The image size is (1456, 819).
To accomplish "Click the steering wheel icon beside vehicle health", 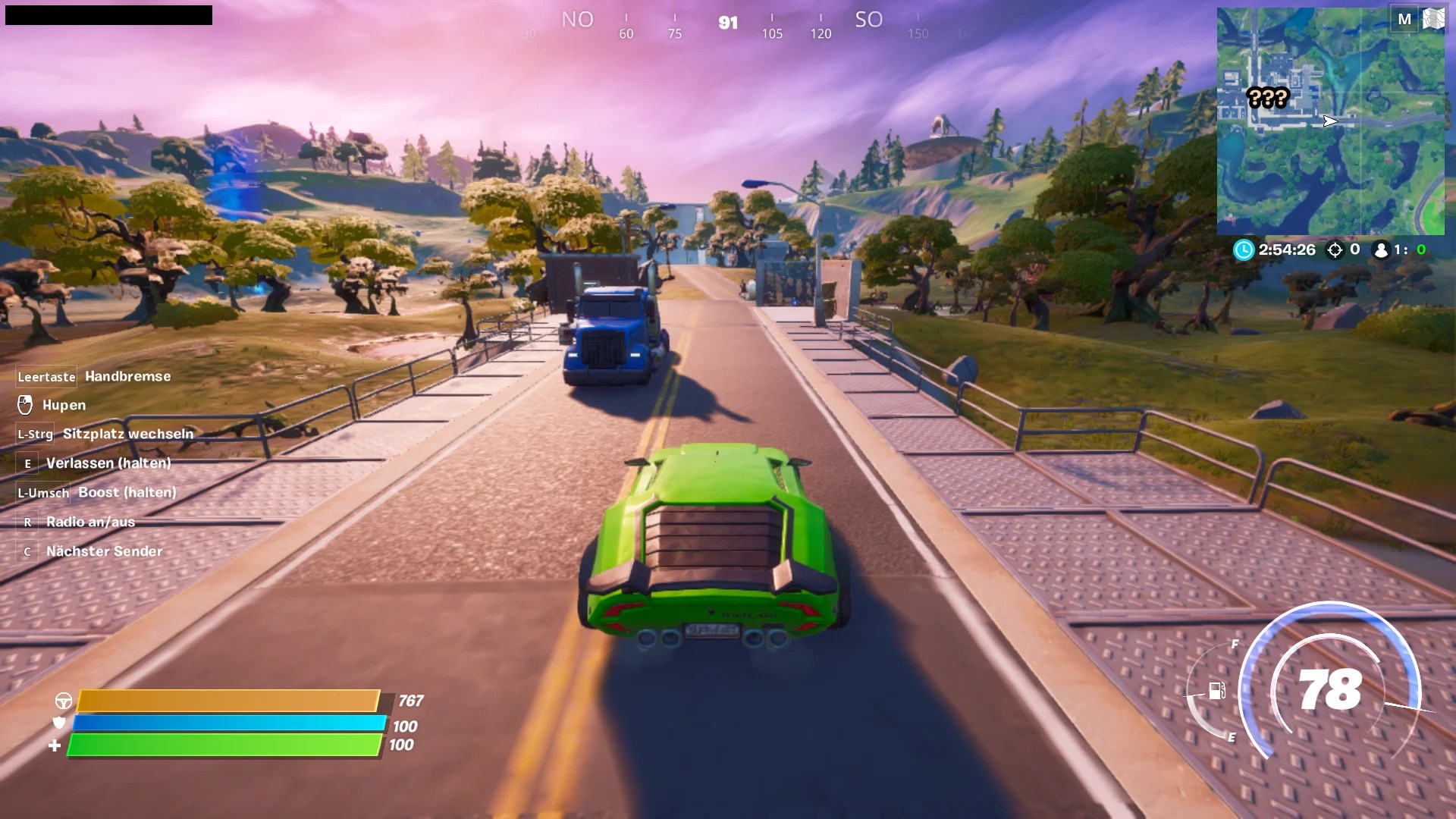I will [x=64, y=701].
